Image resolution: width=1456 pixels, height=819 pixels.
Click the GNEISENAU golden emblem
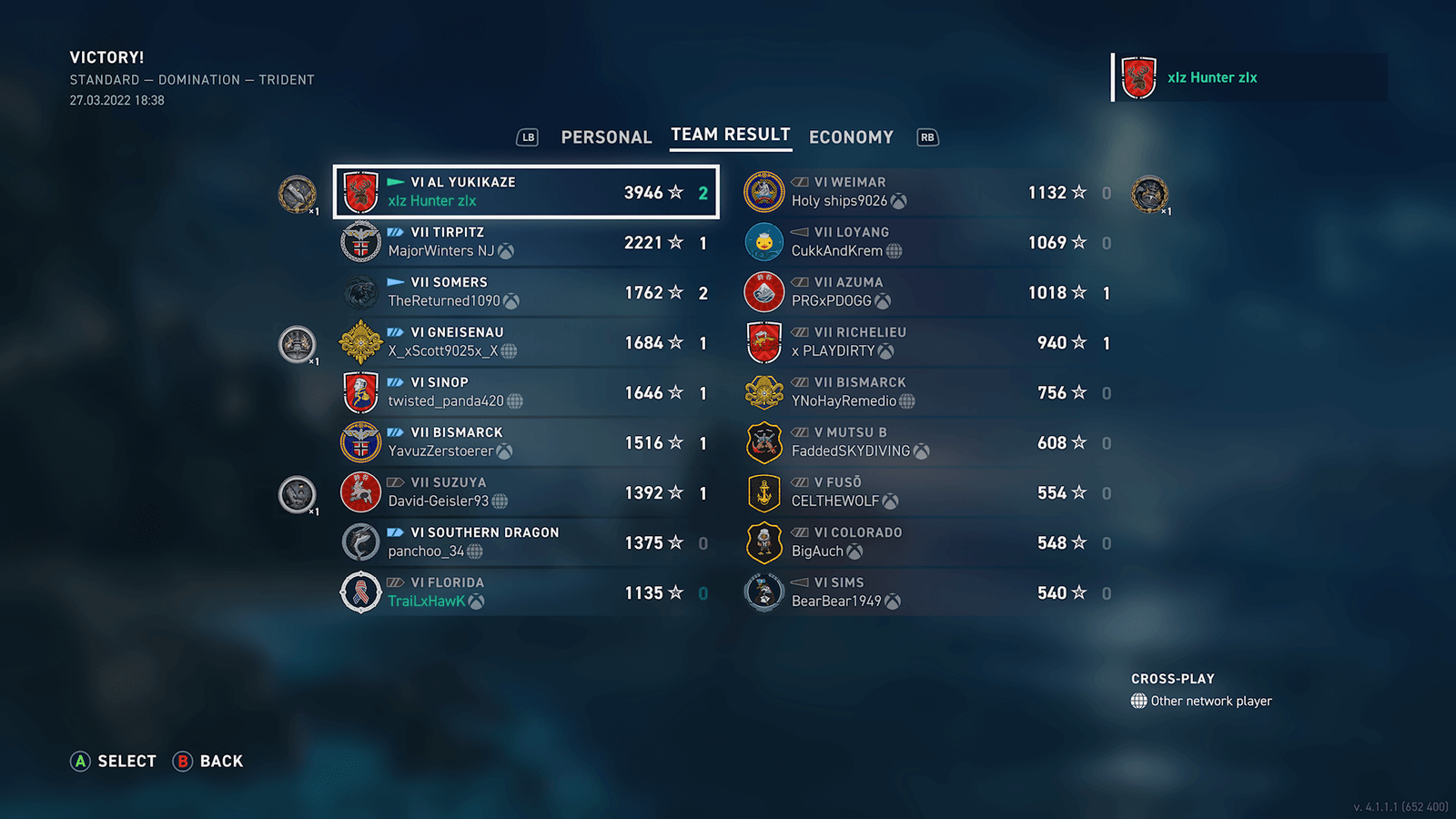pos(360,341)
